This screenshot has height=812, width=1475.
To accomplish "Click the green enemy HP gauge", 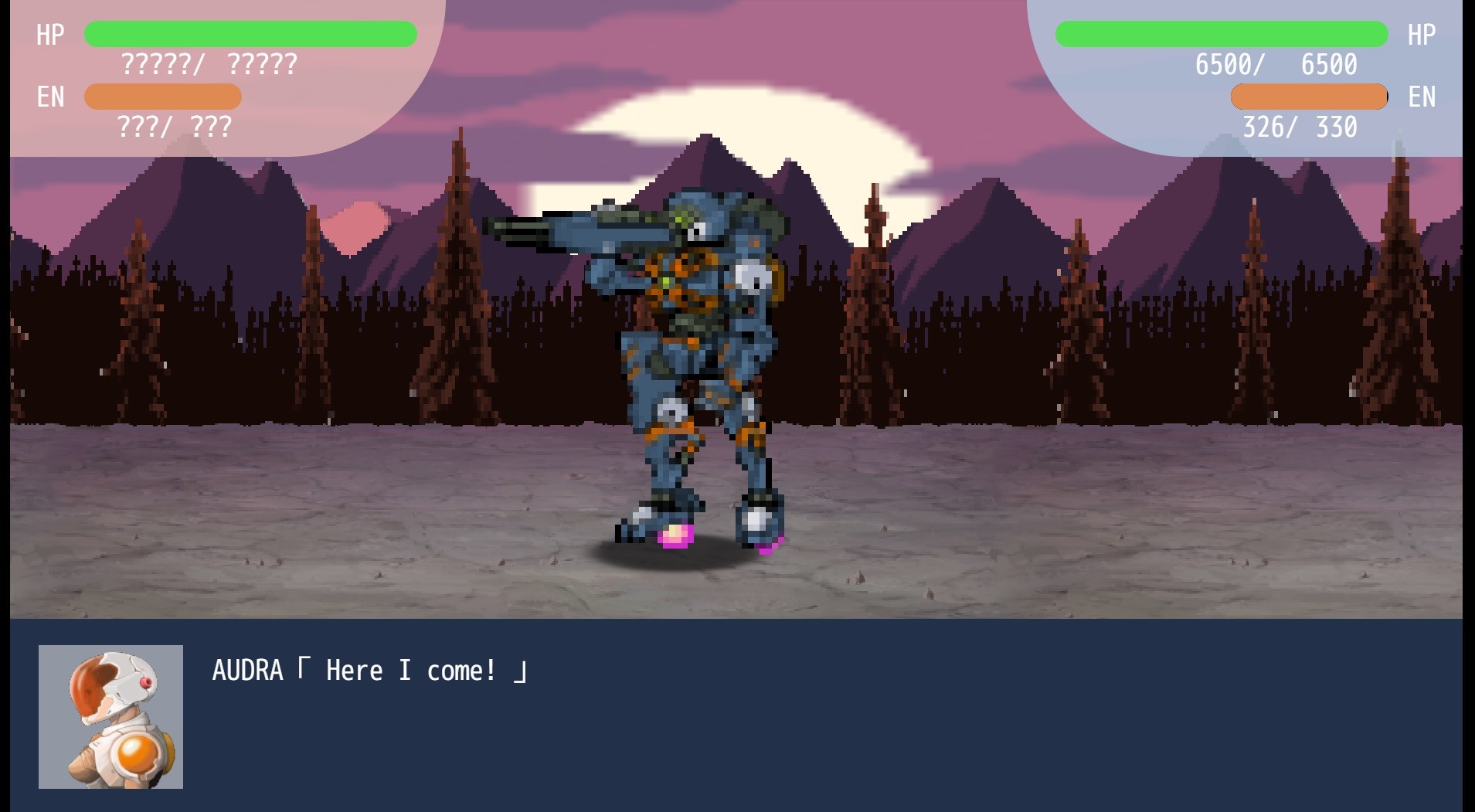I will [1221, 33].
